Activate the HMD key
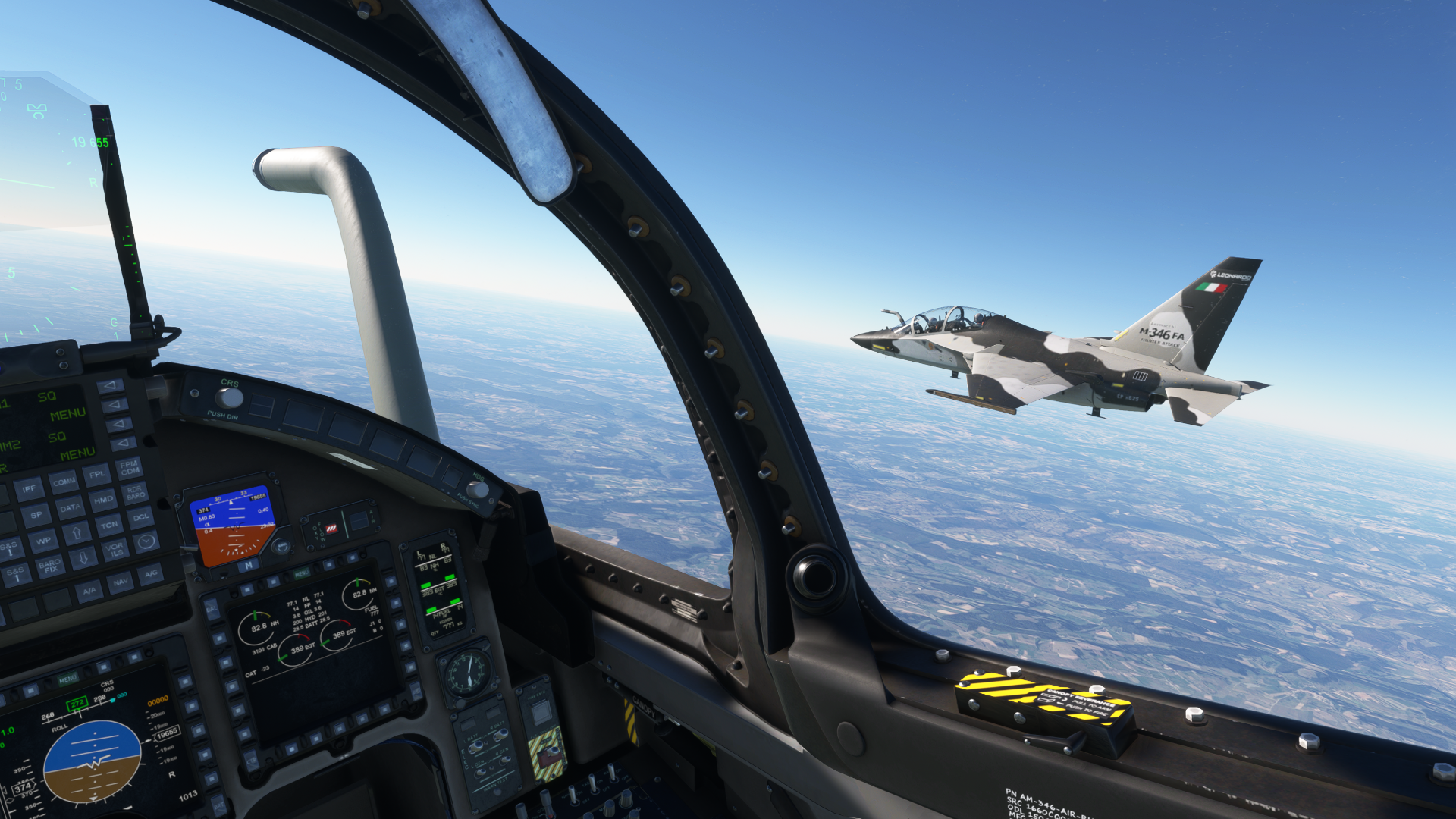Viewport: 1456px width, 819px height. [x=103, y=500]
